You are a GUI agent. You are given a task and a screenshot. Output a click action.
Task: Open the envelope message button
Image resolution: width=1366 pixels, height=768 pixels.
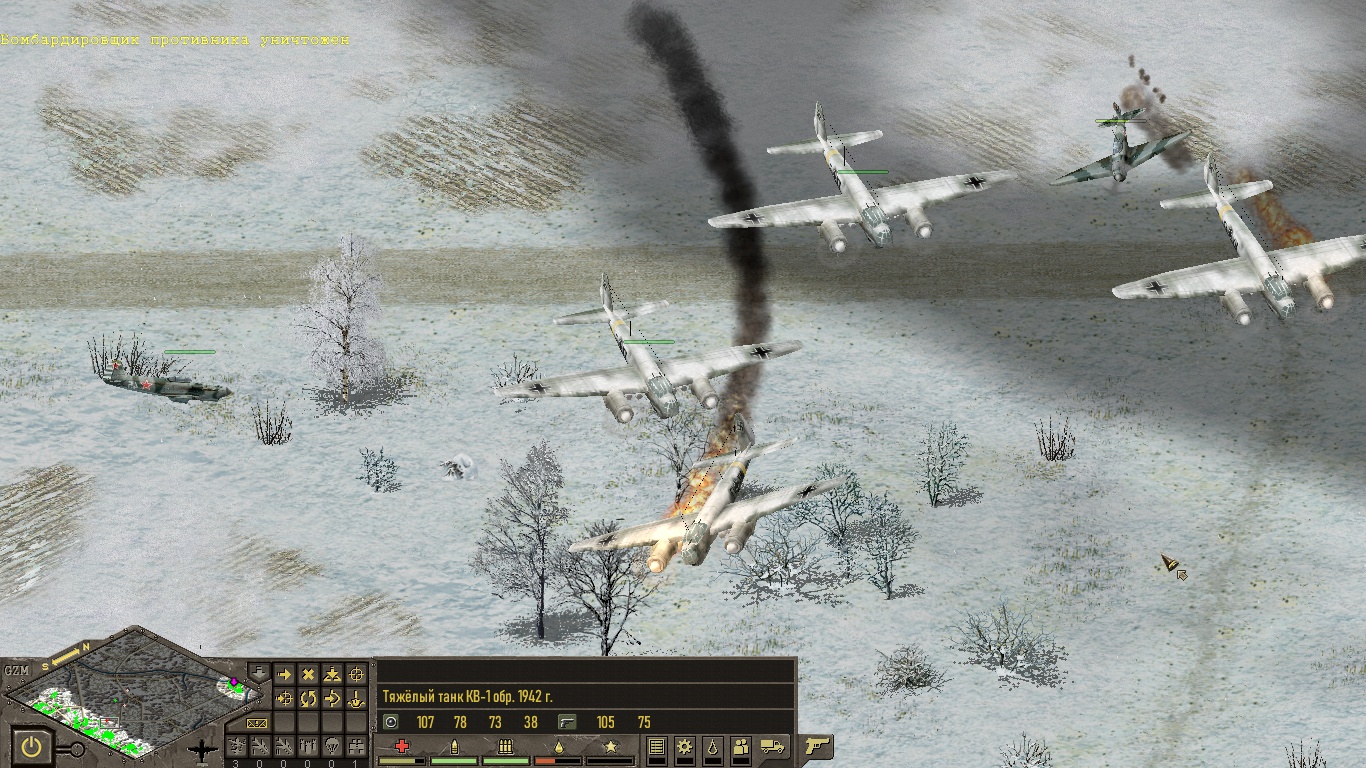click(257, 722)
